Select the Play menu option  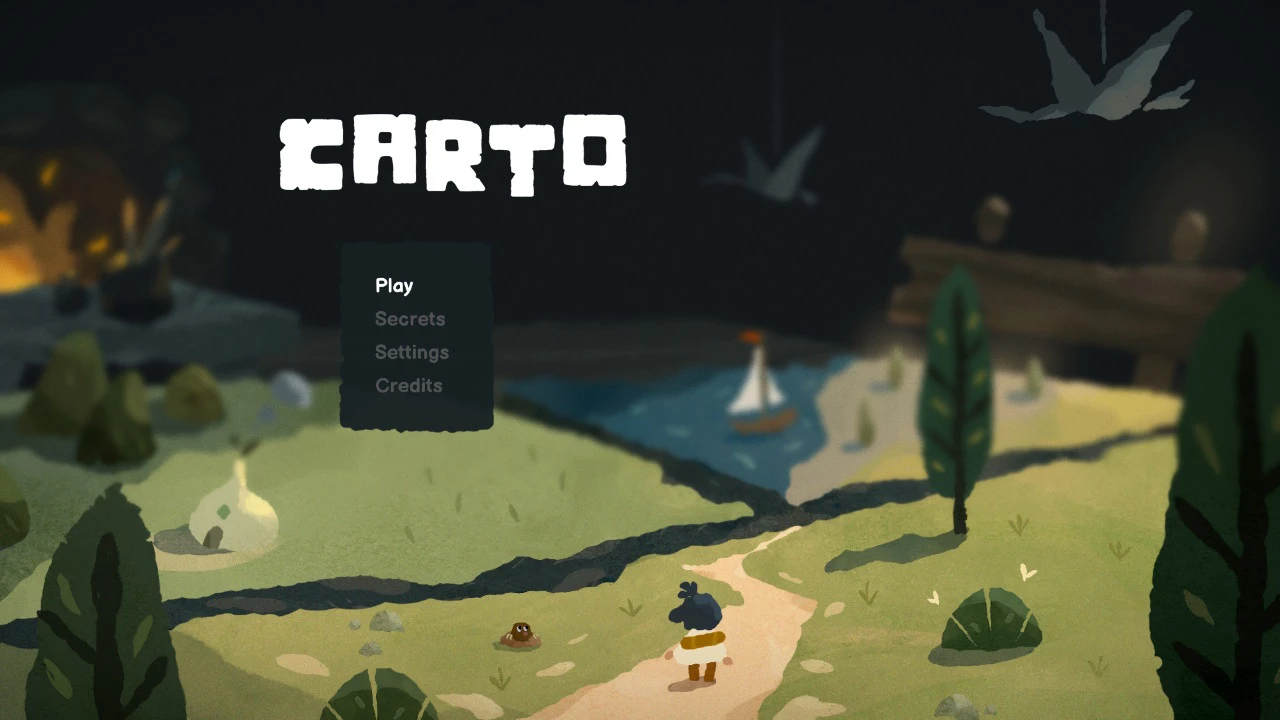point(394,286)
